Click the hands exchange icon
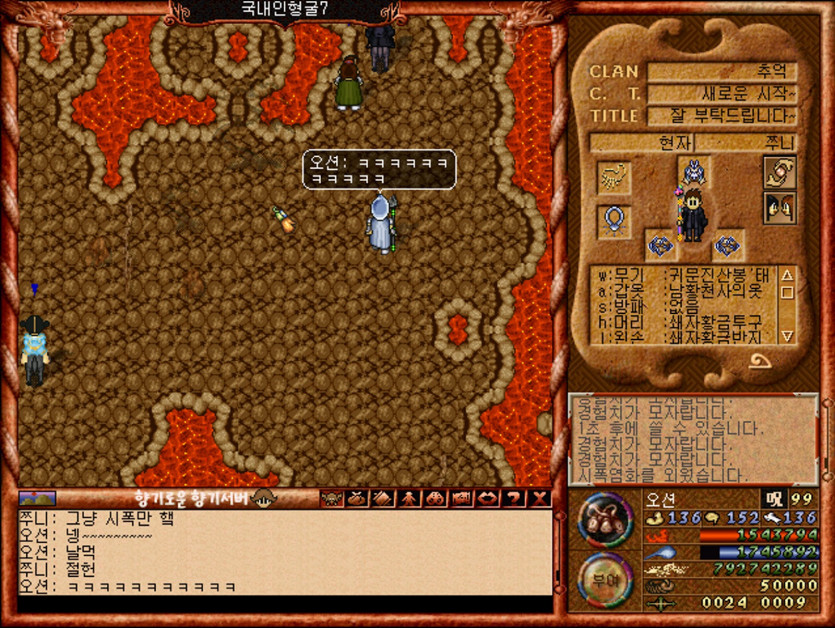 point(779,172)
